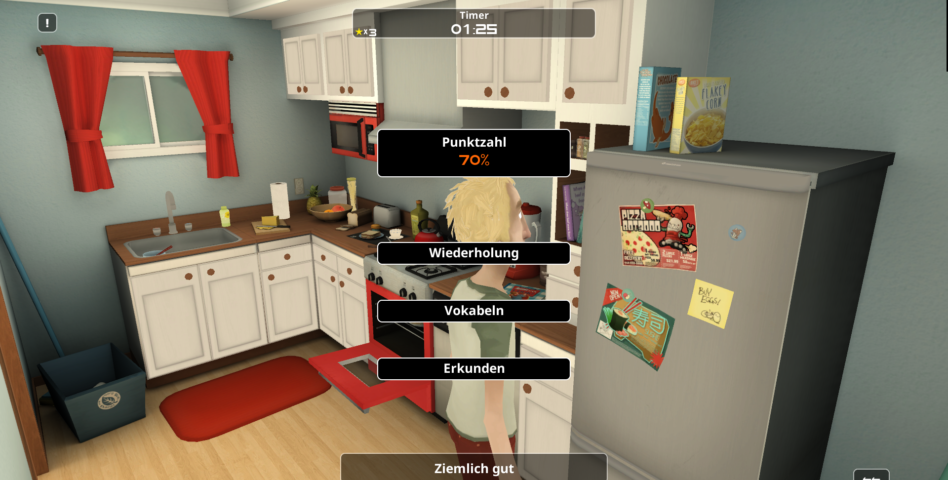This screenshot has width=948, height=480.
Task: Click the exclamation mark icon
Action: [x=48, y=23]
